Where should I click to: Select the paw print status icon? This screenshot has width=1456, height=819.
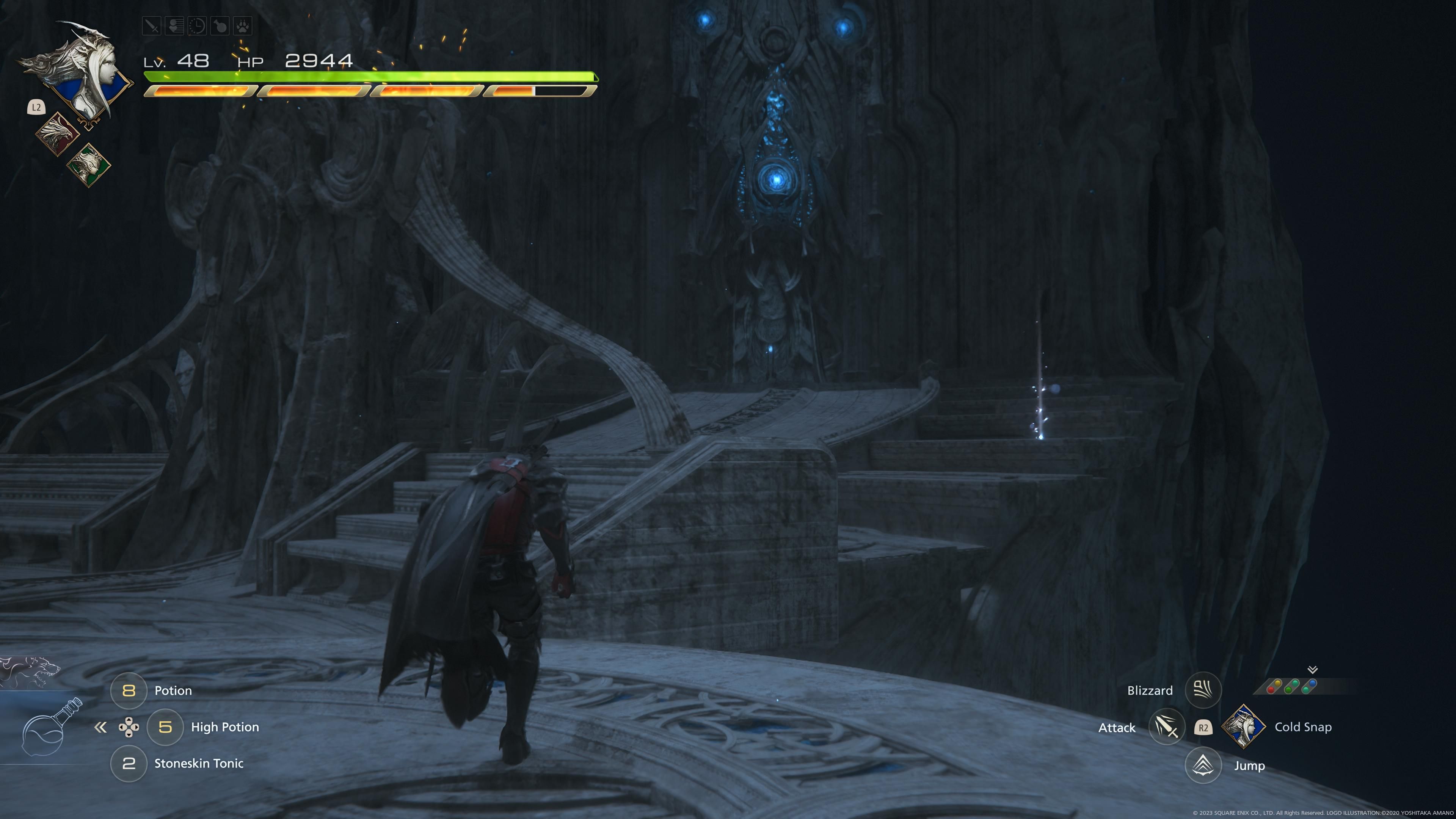coord(243,25)
